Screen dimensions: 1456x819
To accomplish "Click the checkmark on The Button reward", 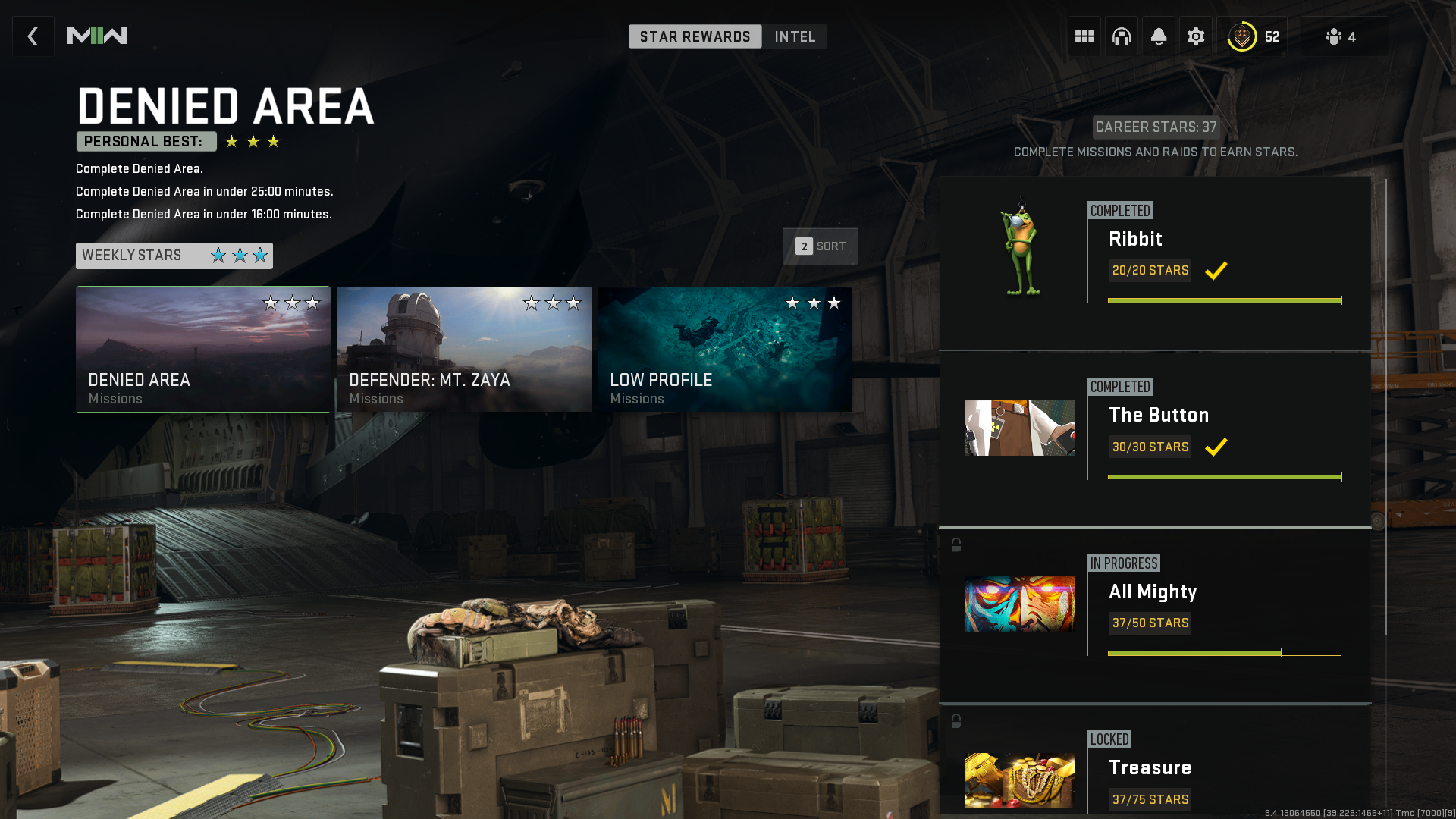I will (x=1216, y=447).
